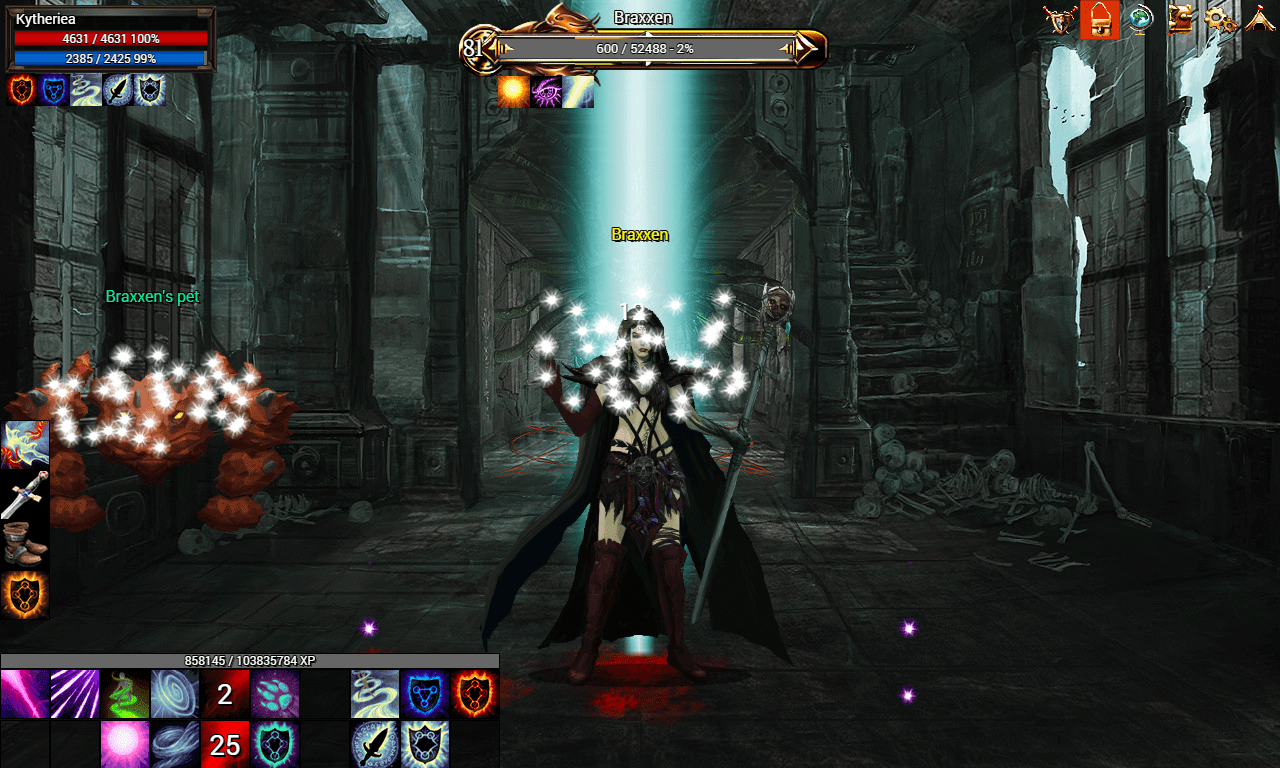Open the gear settings menu
This screenshot has height=768, width=1280.
coord(1219,19)
